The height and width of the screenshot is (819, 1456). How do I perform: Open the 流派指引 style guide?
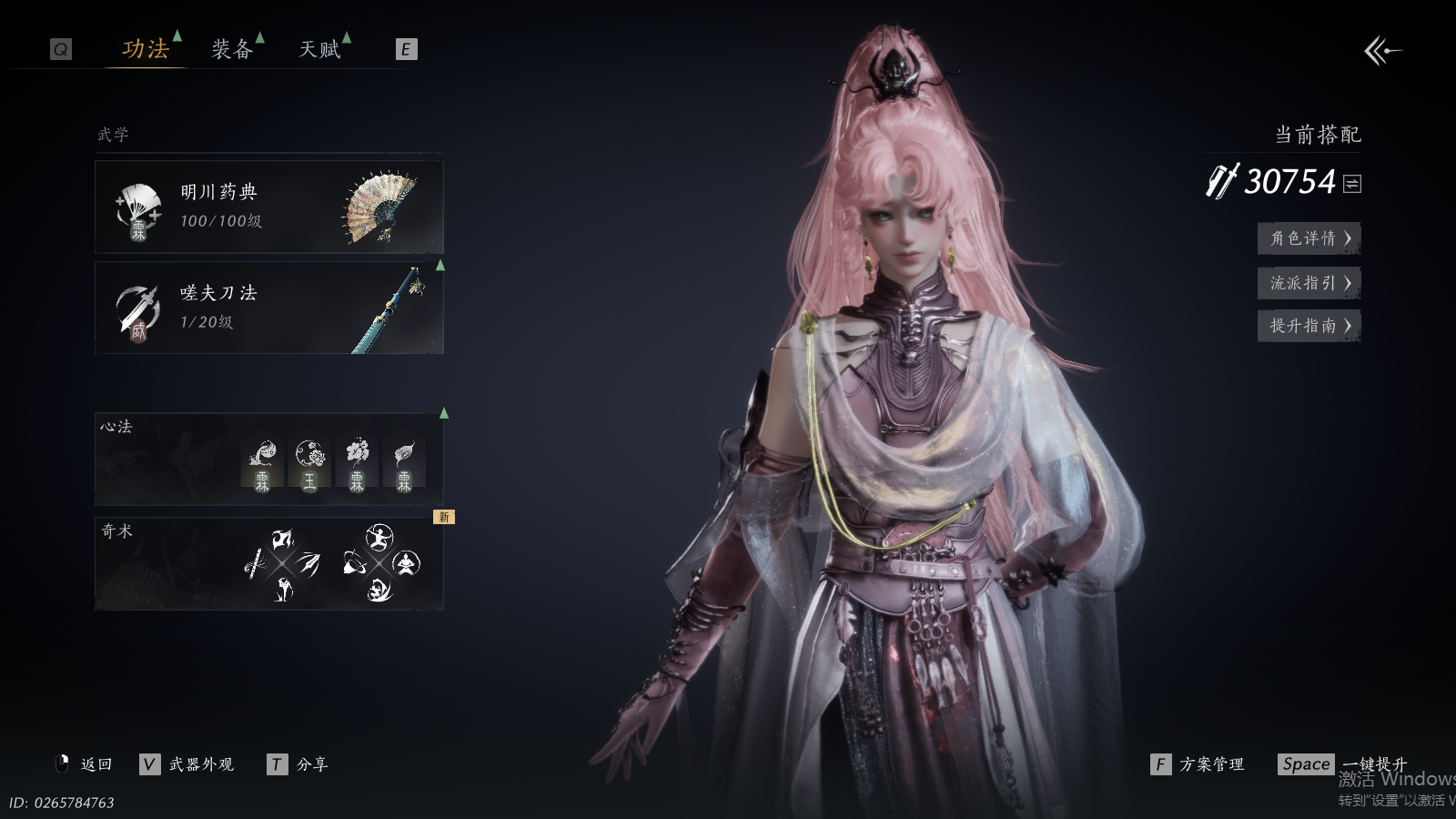coord(1309,283)
